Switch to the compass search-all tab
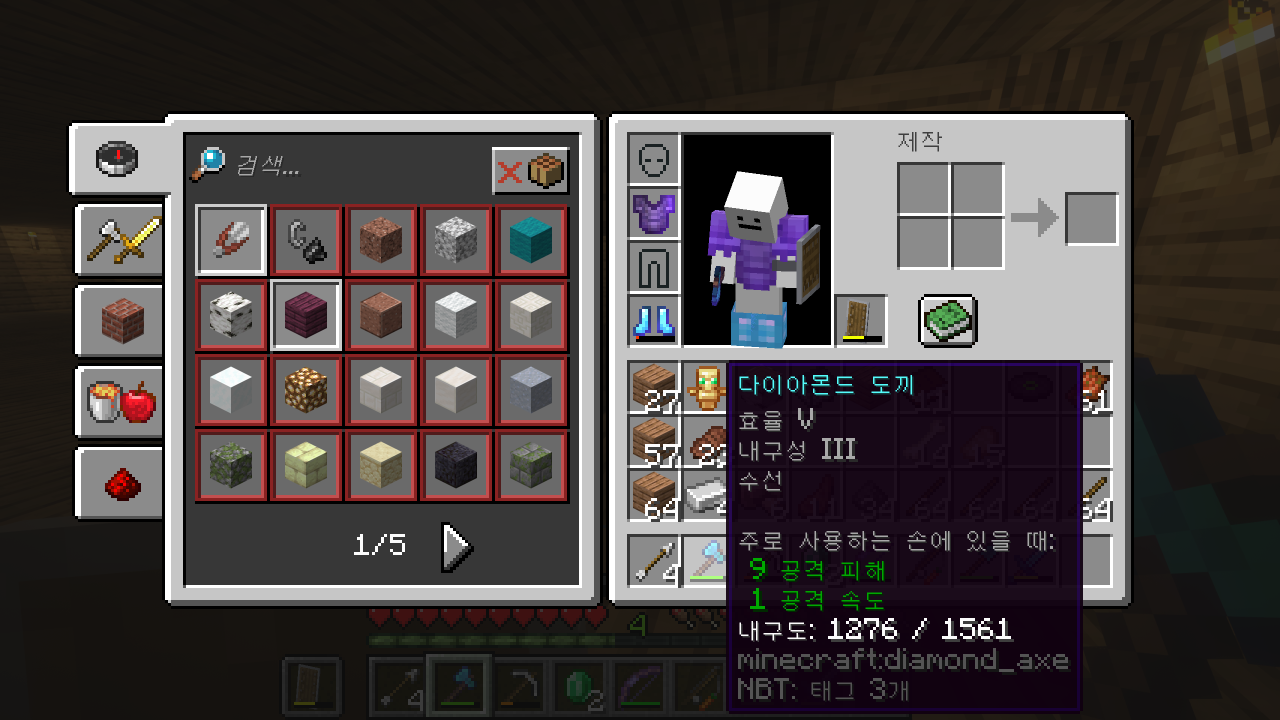This screenshot has height=720, width=1280. [118, 159]
